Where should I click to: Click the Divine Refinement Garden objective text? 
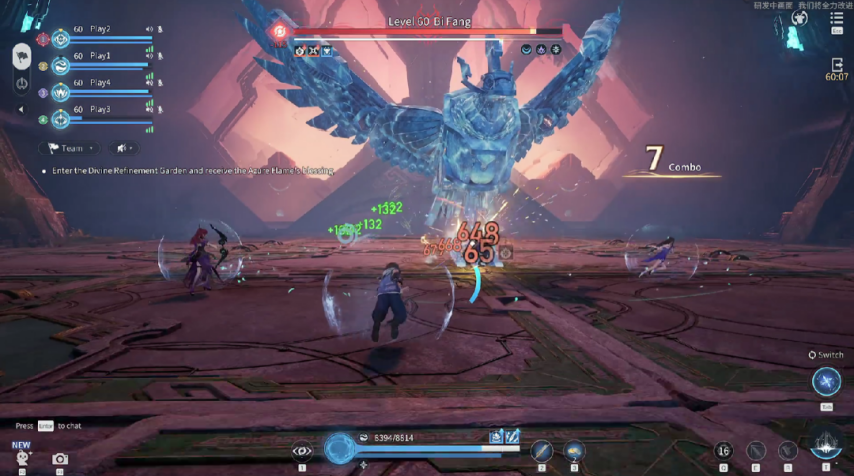click(x=191, y=171)
